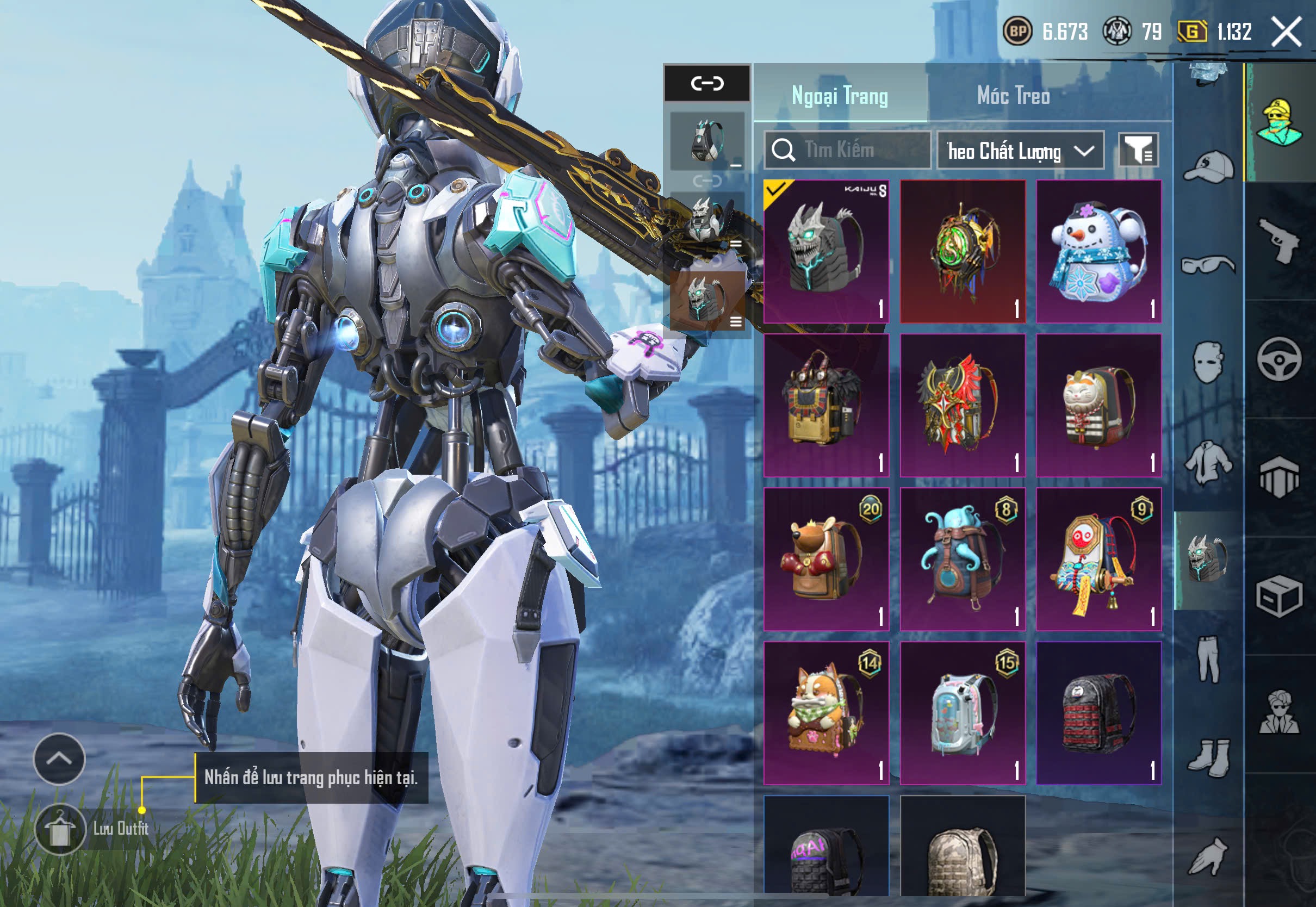This screenshot has height=907, width=1316.
Task: Choose the corgi dog backpack skin
Action: 825,713
